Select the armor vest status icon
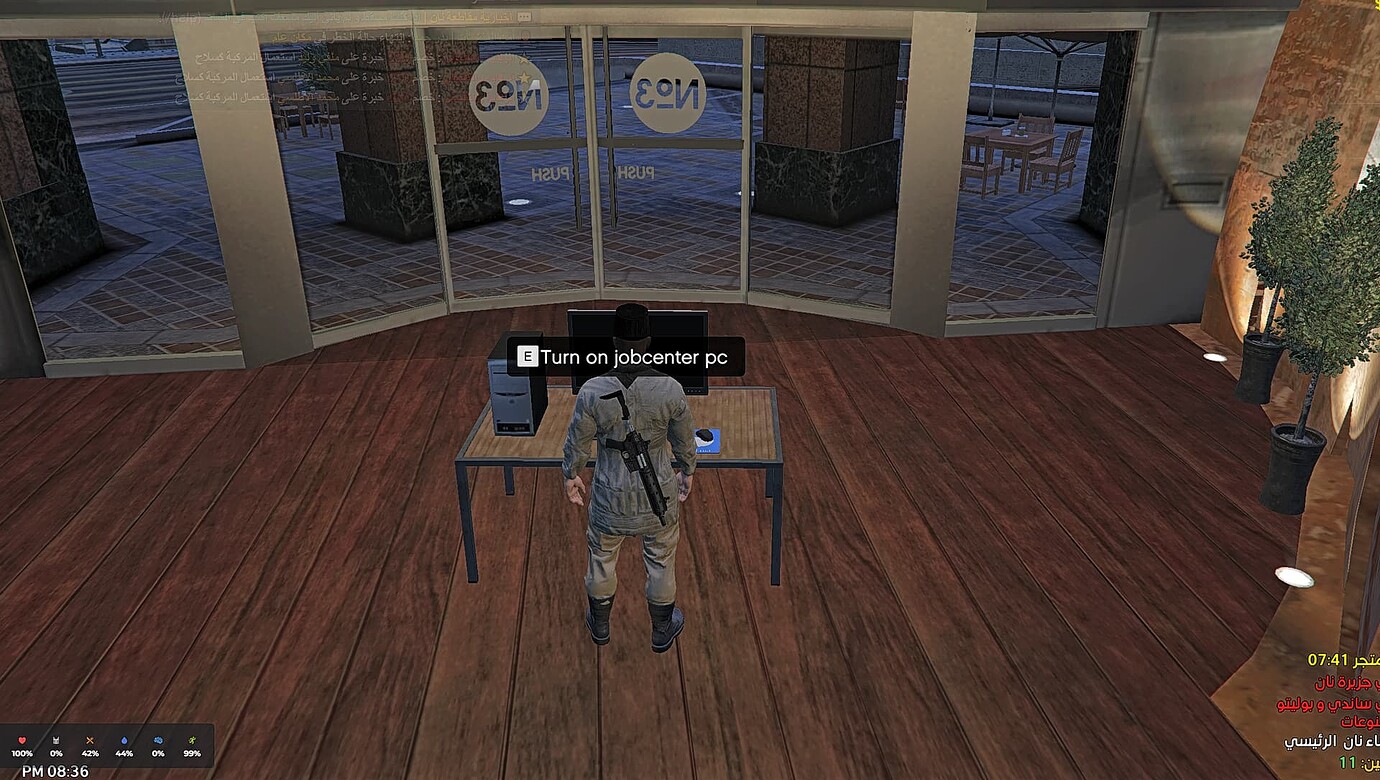 pos(56,740)
